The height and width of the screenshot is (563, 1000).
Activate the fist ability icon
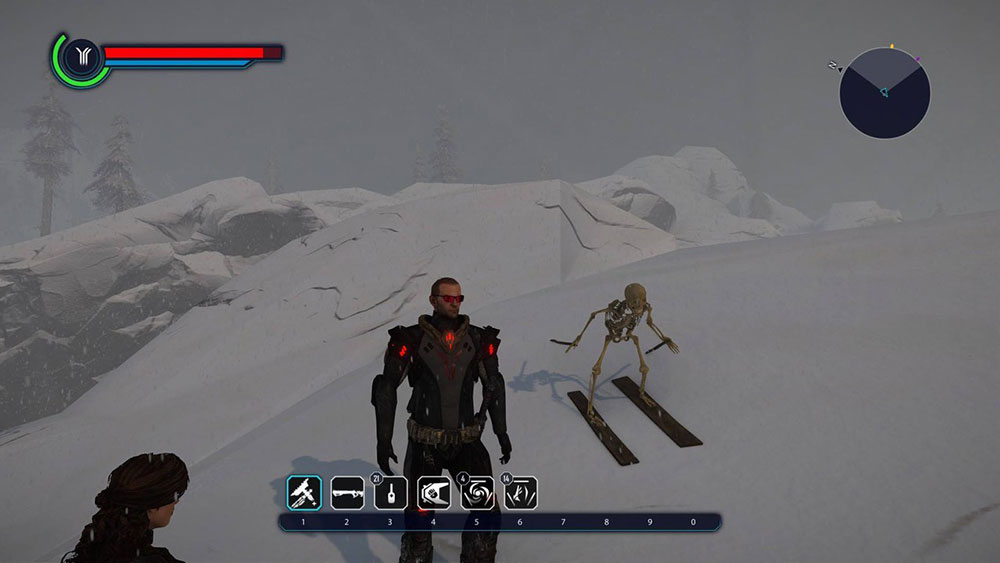[434, 491]
